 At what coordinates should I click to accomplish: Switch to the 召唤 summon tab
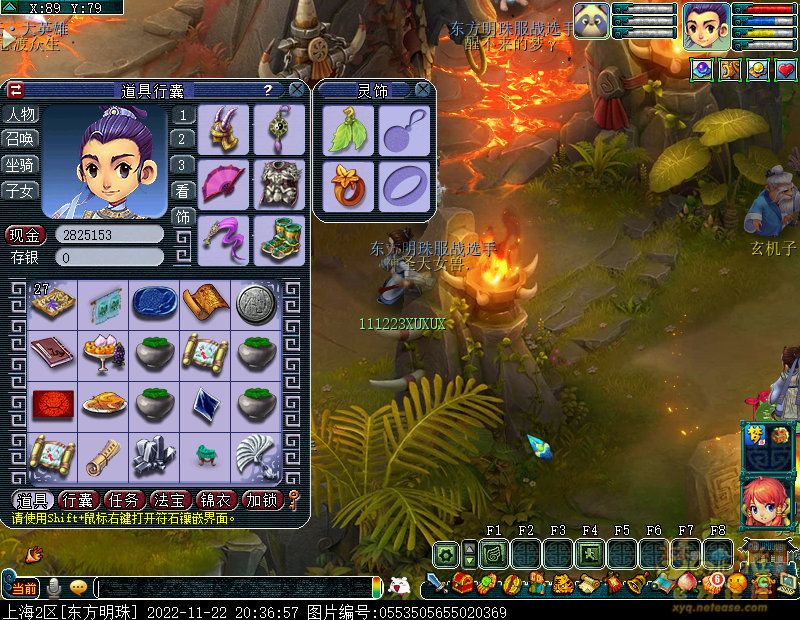(20, 139)
